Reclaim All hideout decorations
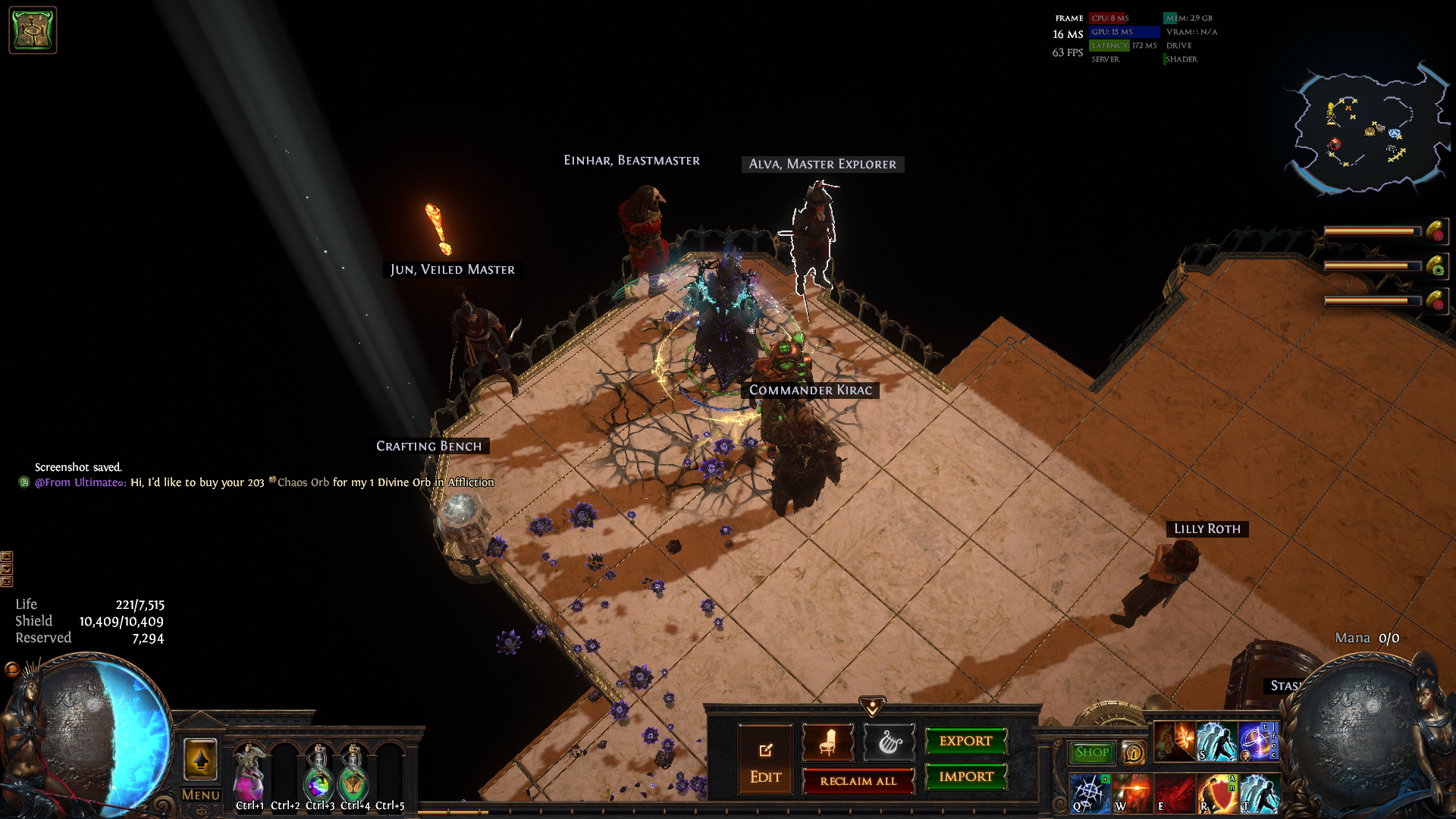This screenshot has height=819, width=1456. coord(858,781)
